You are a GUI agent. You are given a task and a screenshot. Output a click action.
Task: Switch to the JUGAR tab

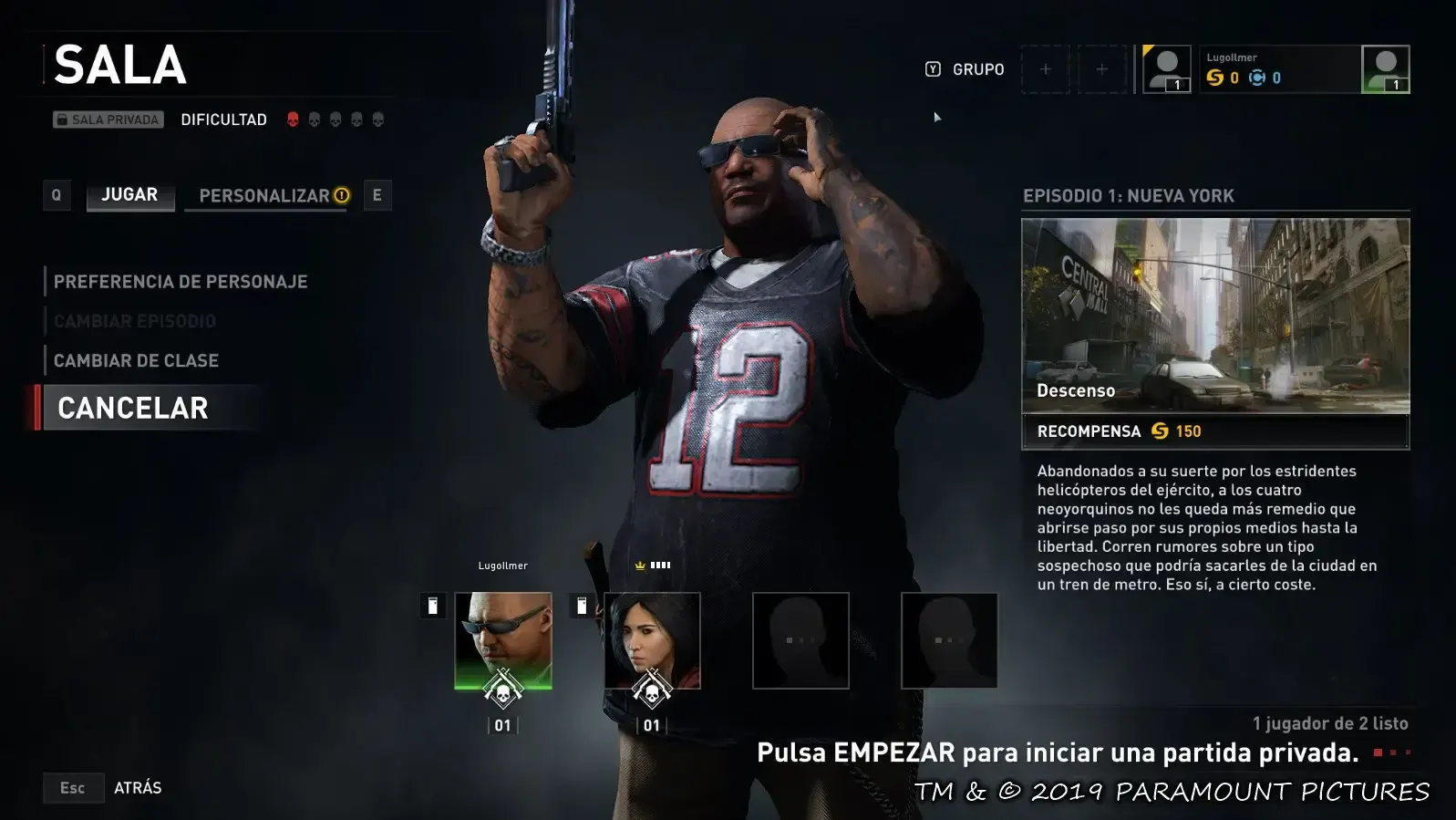tap(129, 195)
